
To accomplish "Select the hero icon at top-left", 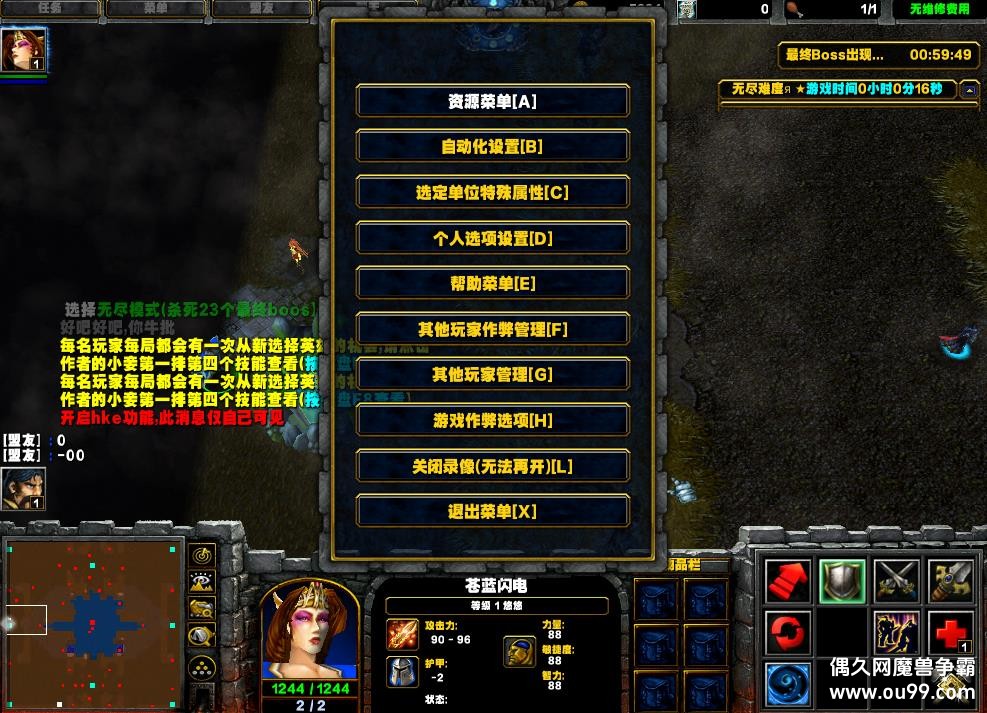I will (x=24, y=49).
